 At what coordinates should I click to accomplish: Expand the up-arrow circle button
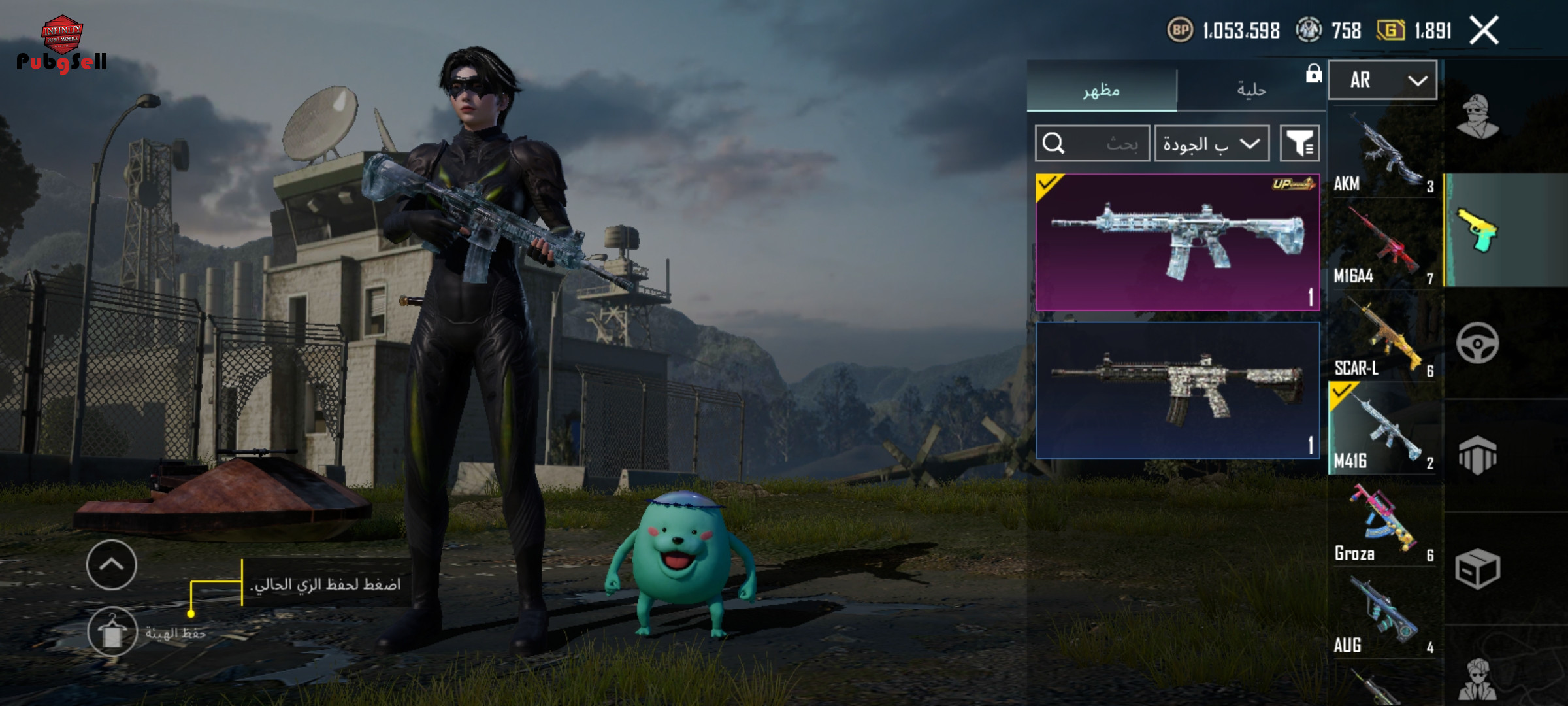click(112, 565)
